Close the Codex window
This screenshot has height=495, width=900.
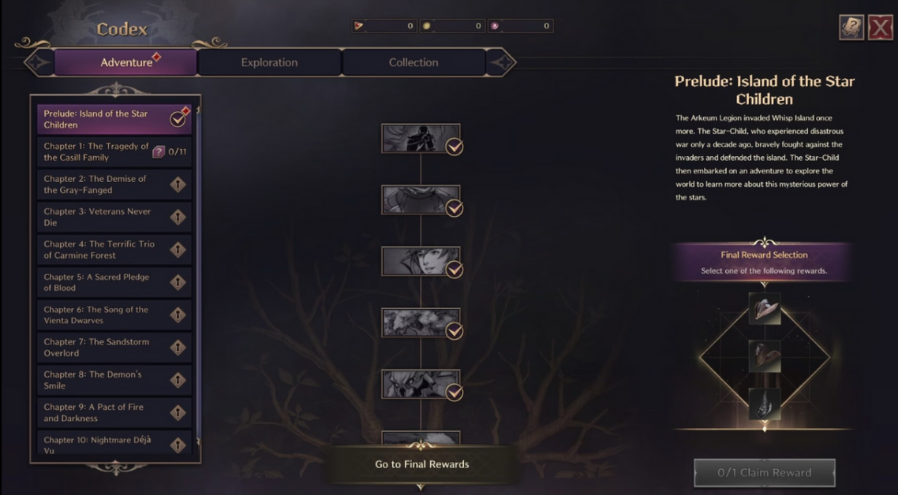[880, 28]
